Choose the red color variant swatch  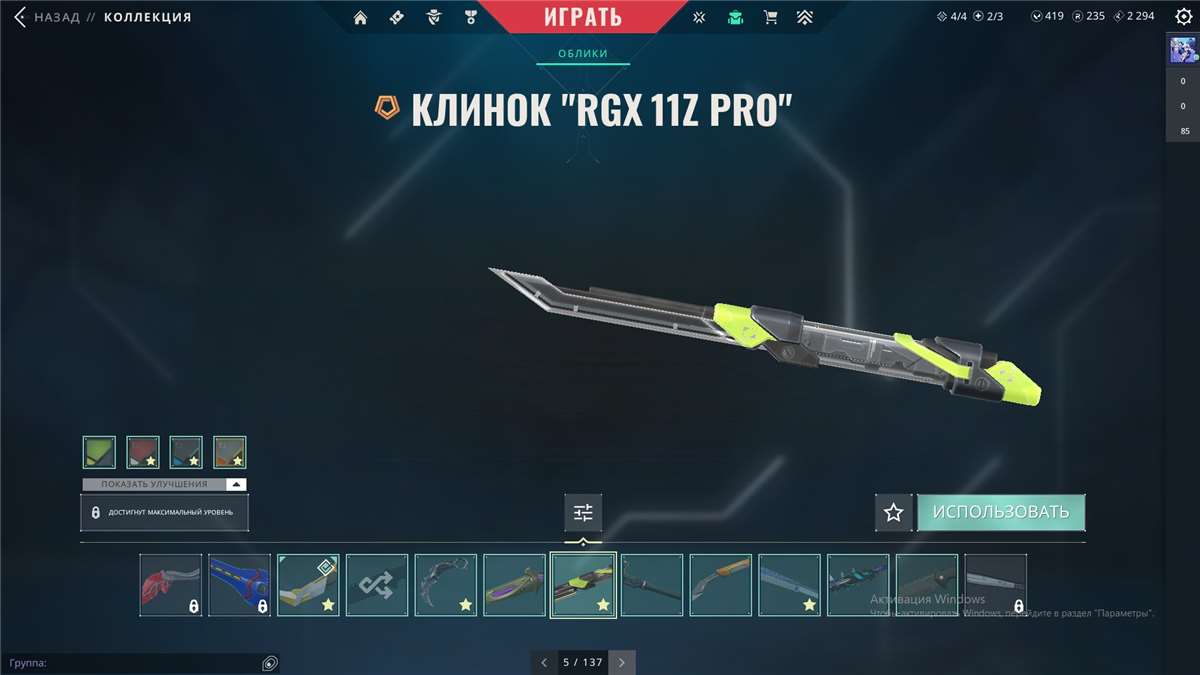tap(143, 452)
